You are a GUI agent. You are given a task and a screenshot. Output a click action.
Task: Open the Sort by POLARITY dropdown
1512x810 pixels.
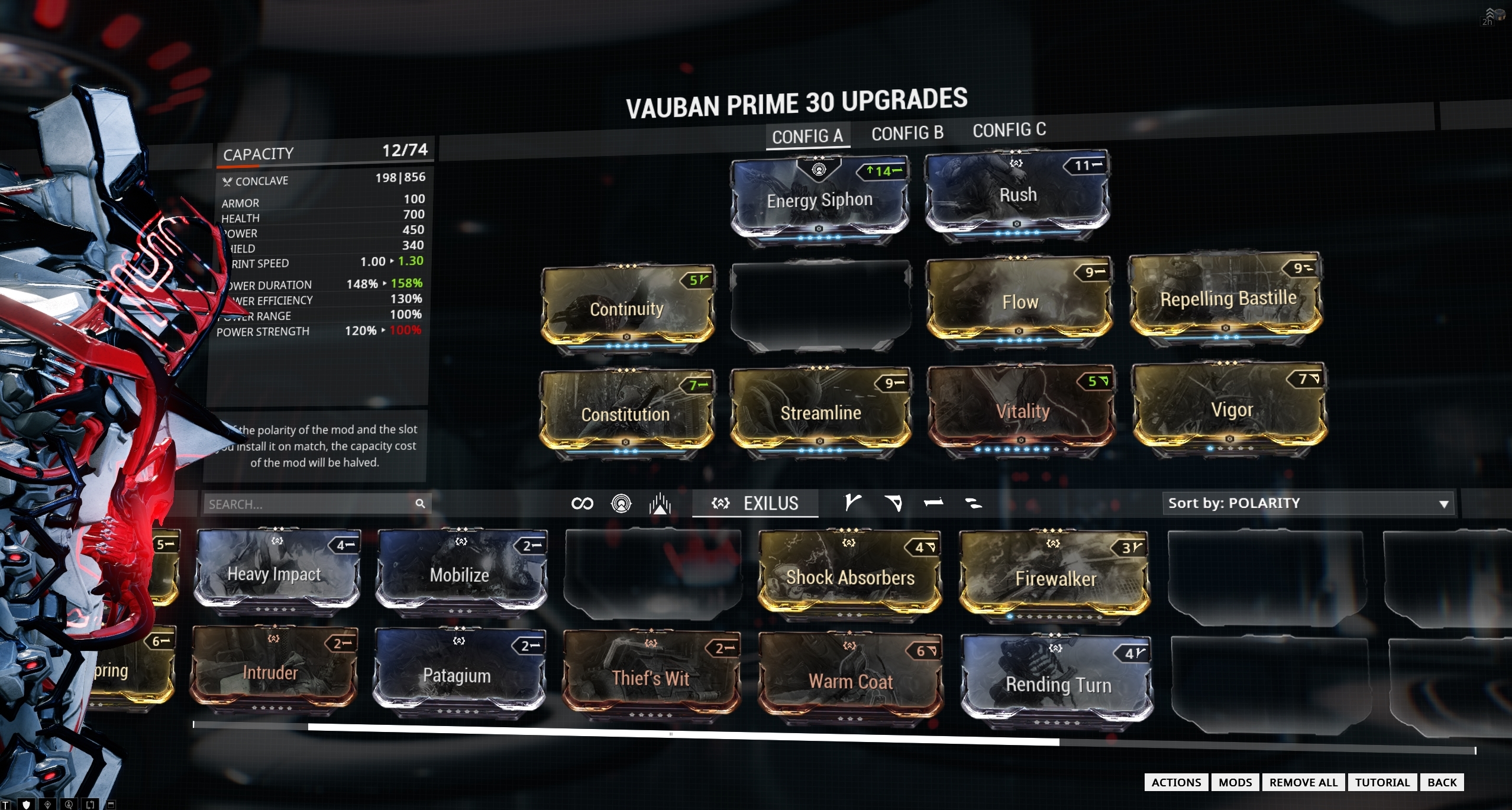(x=1307, y=503)
